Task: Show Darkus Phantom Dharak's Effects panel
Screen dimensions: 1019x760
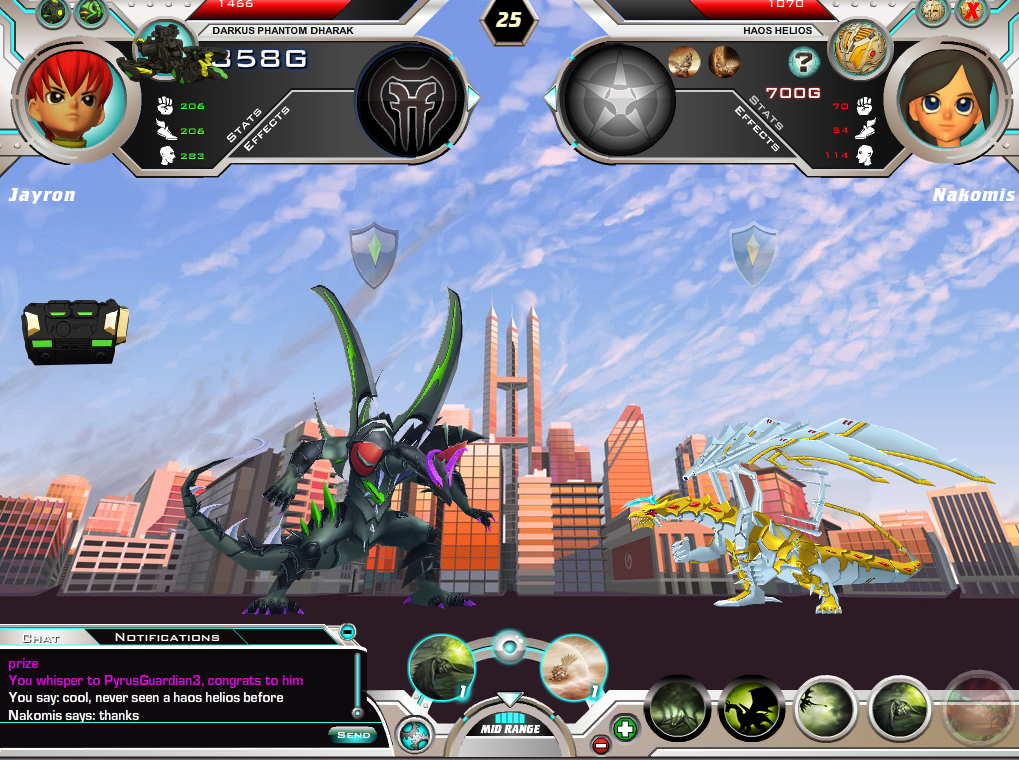Action: point(267,129)
